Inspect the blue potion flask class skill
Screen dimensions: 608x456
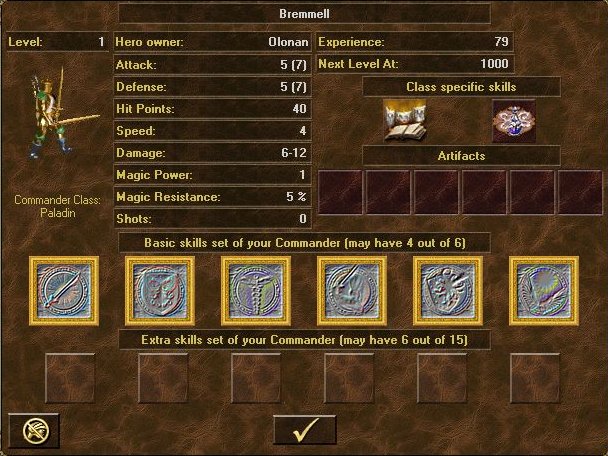(x=514, y=122)
